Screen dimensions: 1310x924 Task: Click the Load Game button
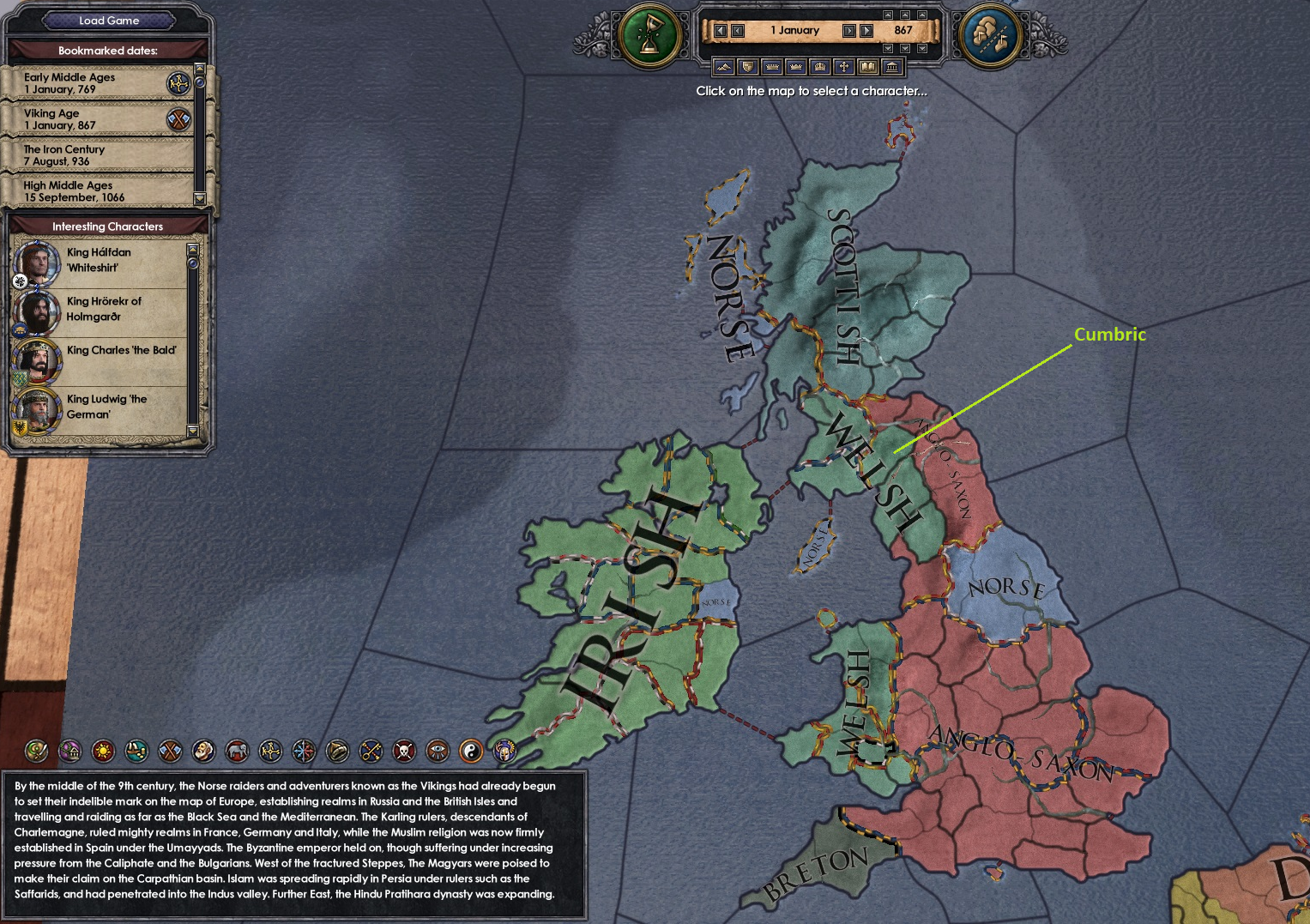tap(109, 20)
